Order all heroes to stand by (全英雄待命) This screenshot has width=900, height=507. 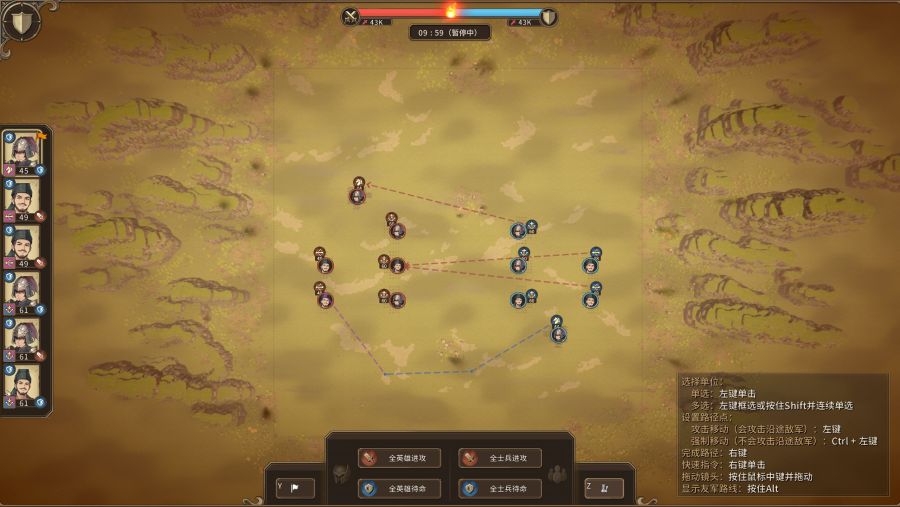(x=399, y=488)
